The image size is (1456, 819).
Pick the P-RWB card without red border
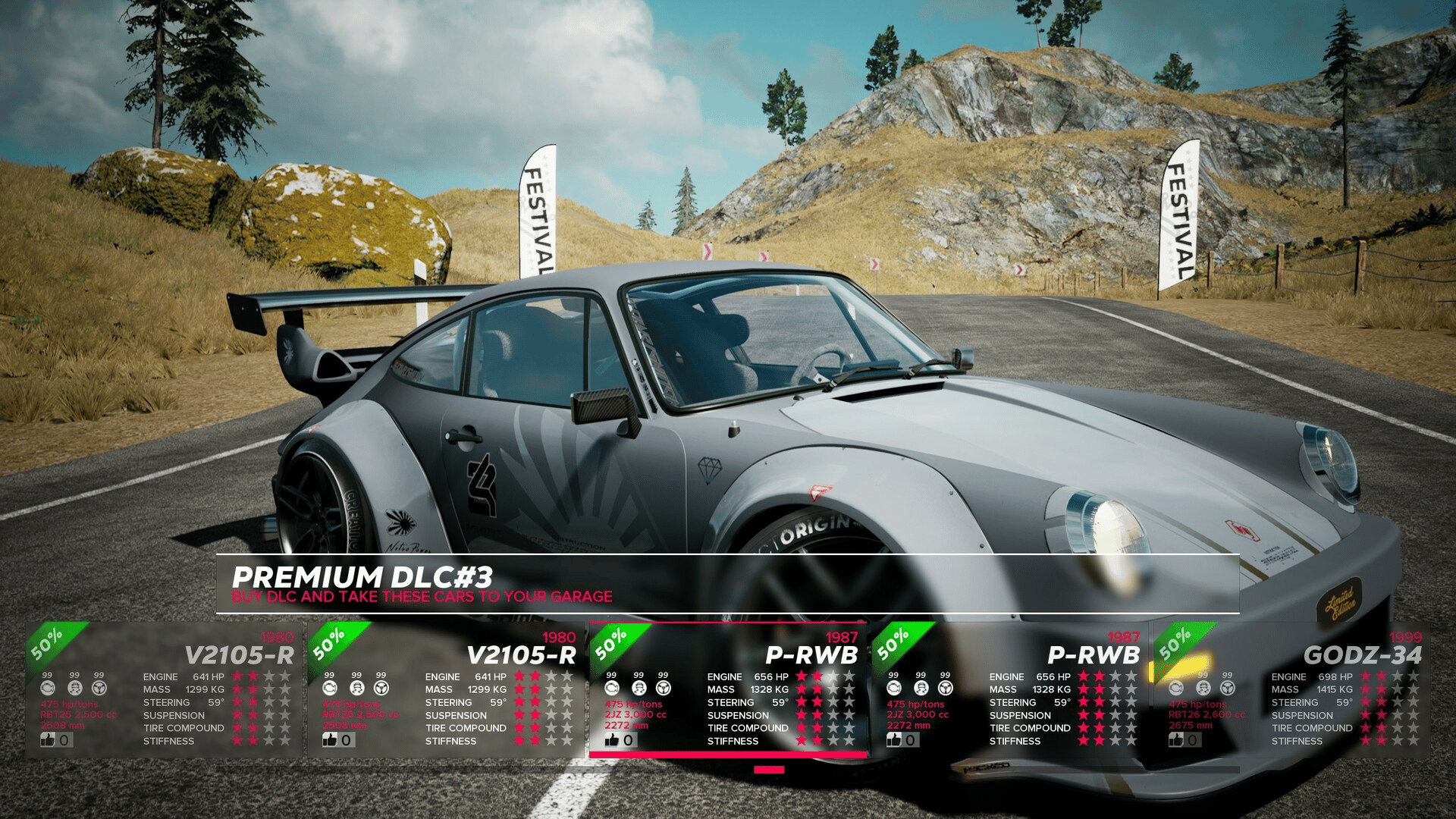[x=1010, y=689]
